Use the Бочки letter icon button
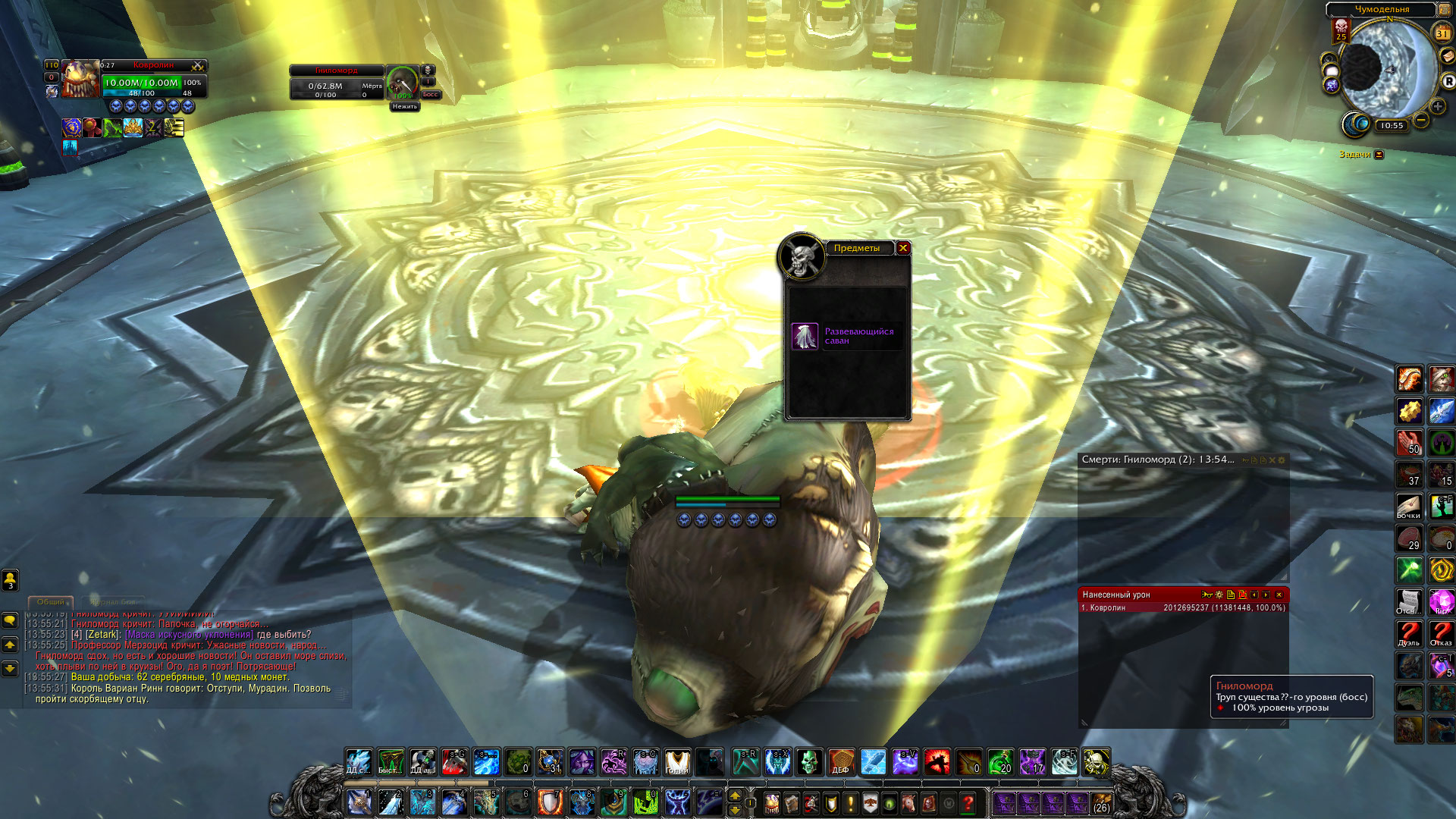This screenshot has width=1456, height=819. [1409, 506]
